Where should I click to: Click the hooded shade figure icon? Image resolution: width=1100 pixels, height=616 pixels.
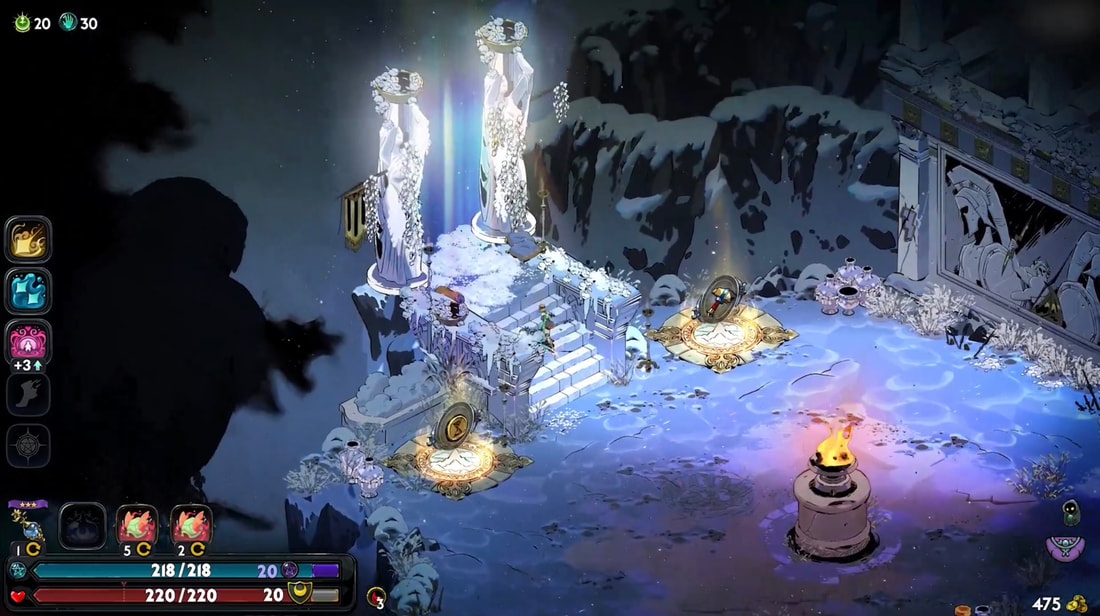[x=1070, y=512]
